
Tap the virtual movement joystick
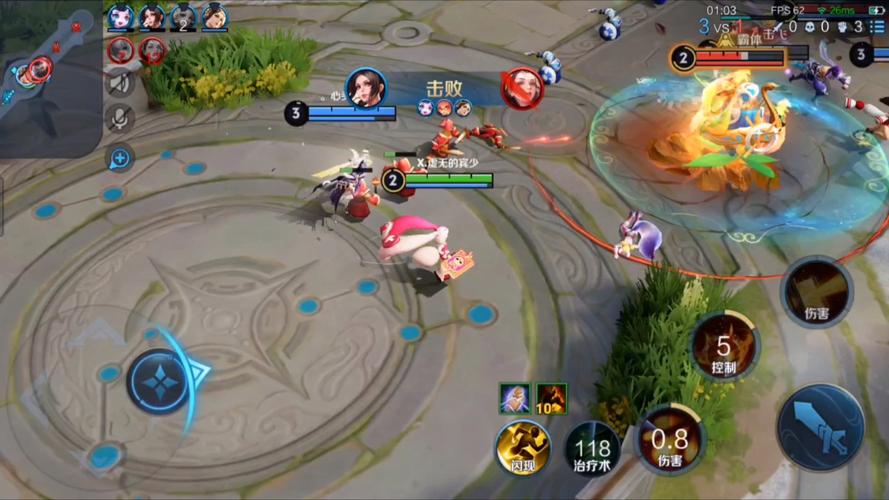point(158,381)
